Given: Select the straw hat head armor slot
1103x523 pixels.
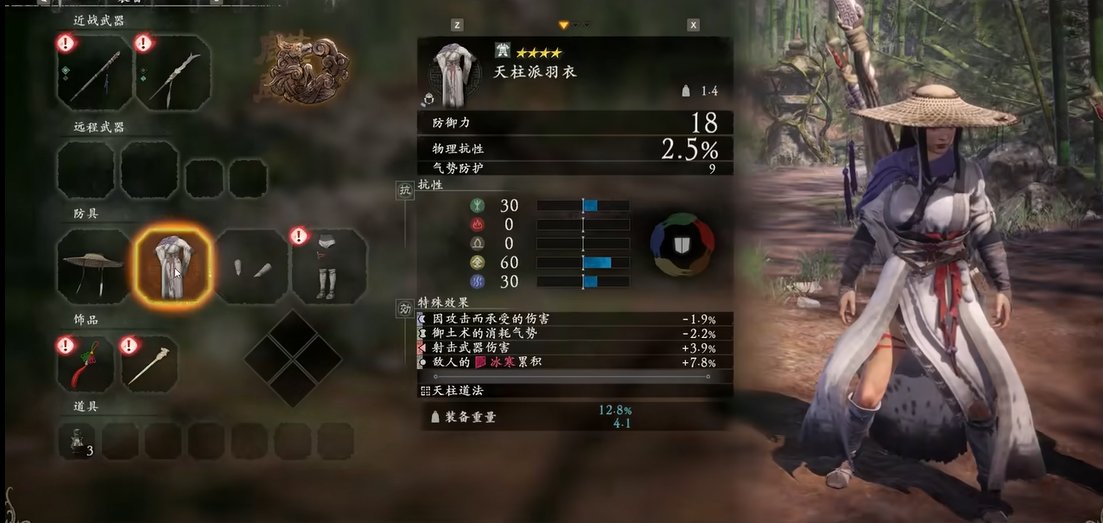Looking at the screenshot, I should 94,266.
